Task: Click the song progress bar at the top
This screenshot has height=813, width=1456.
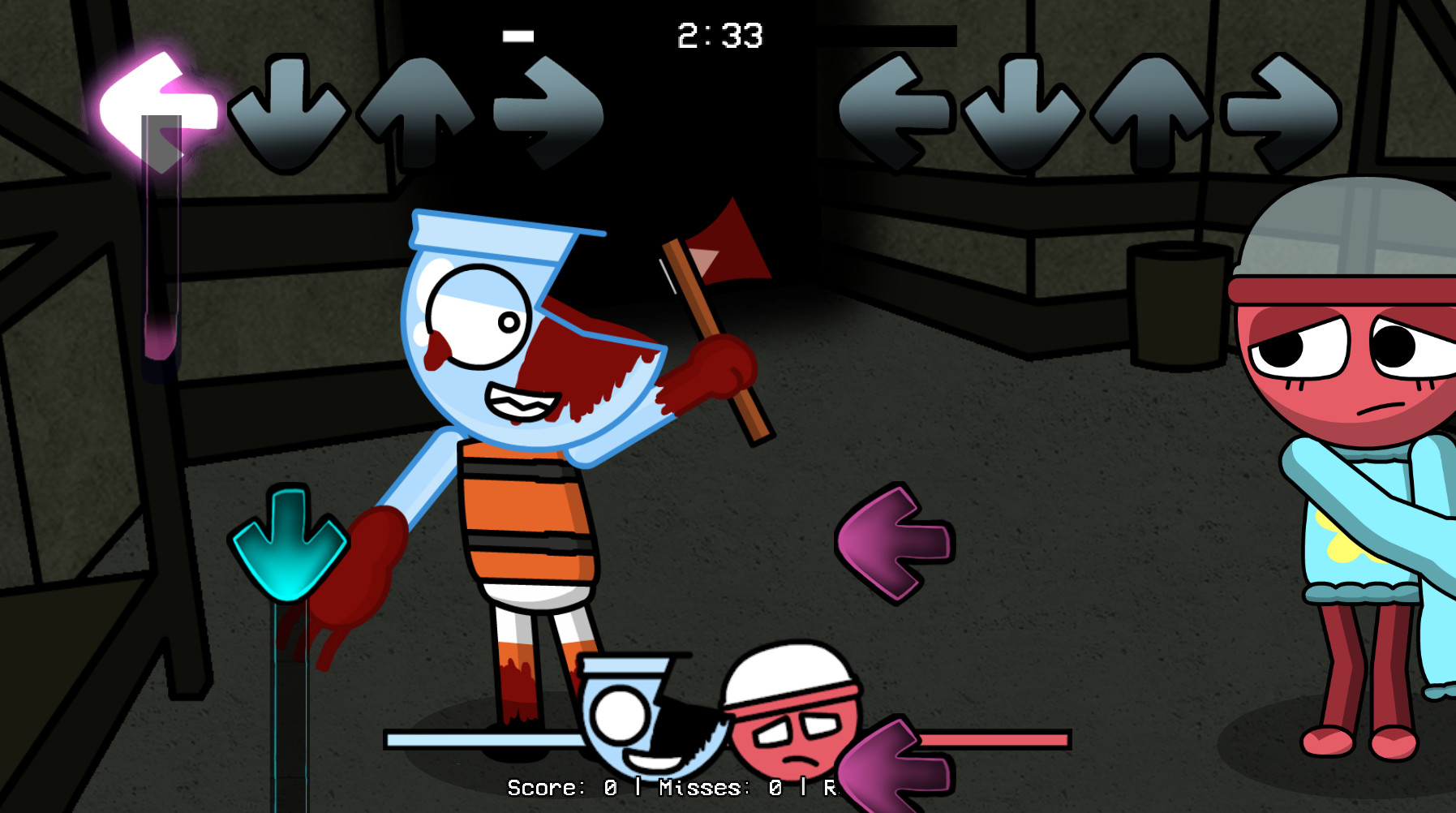Action: click(x=519, y=34)
